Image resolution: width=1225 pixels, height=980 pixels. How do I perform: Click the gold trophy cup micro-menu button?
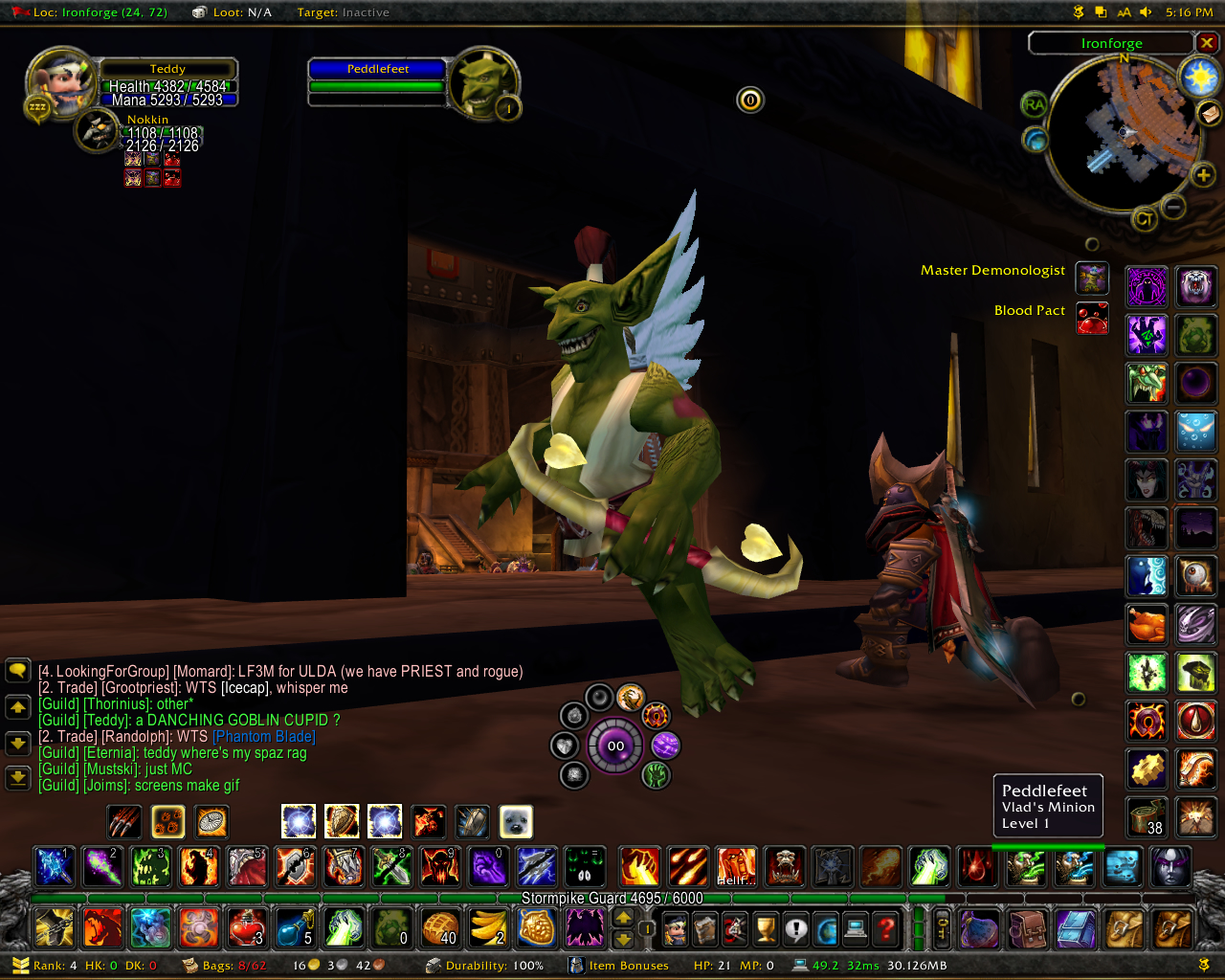(765, 928)
